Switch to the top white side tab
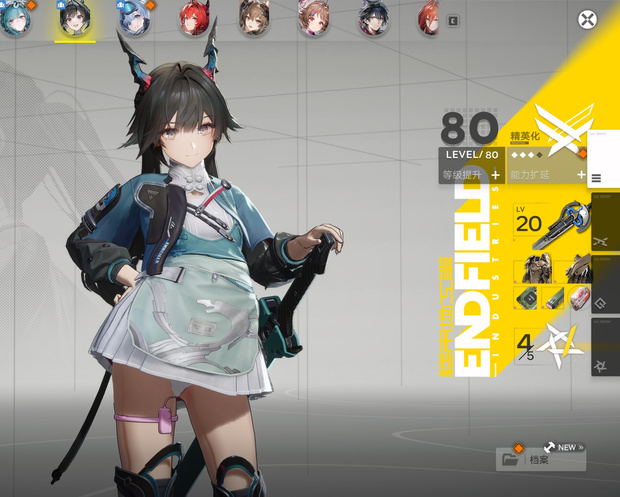Screen dimensions: 620x497 pos(603,159)
